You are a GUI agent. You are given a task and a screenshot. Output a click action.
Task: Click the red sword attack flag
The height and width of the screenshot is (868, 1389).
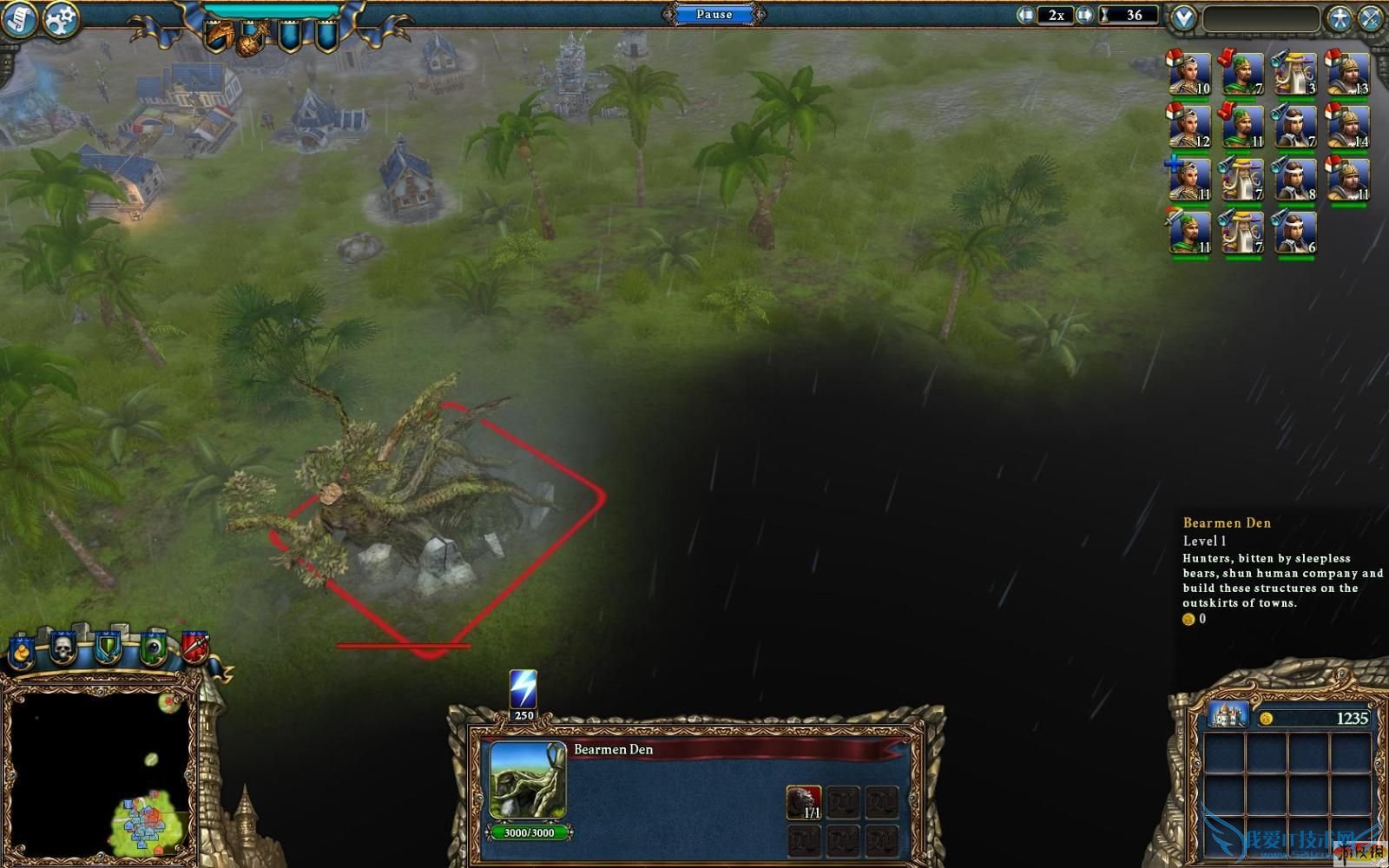point(194,647)
